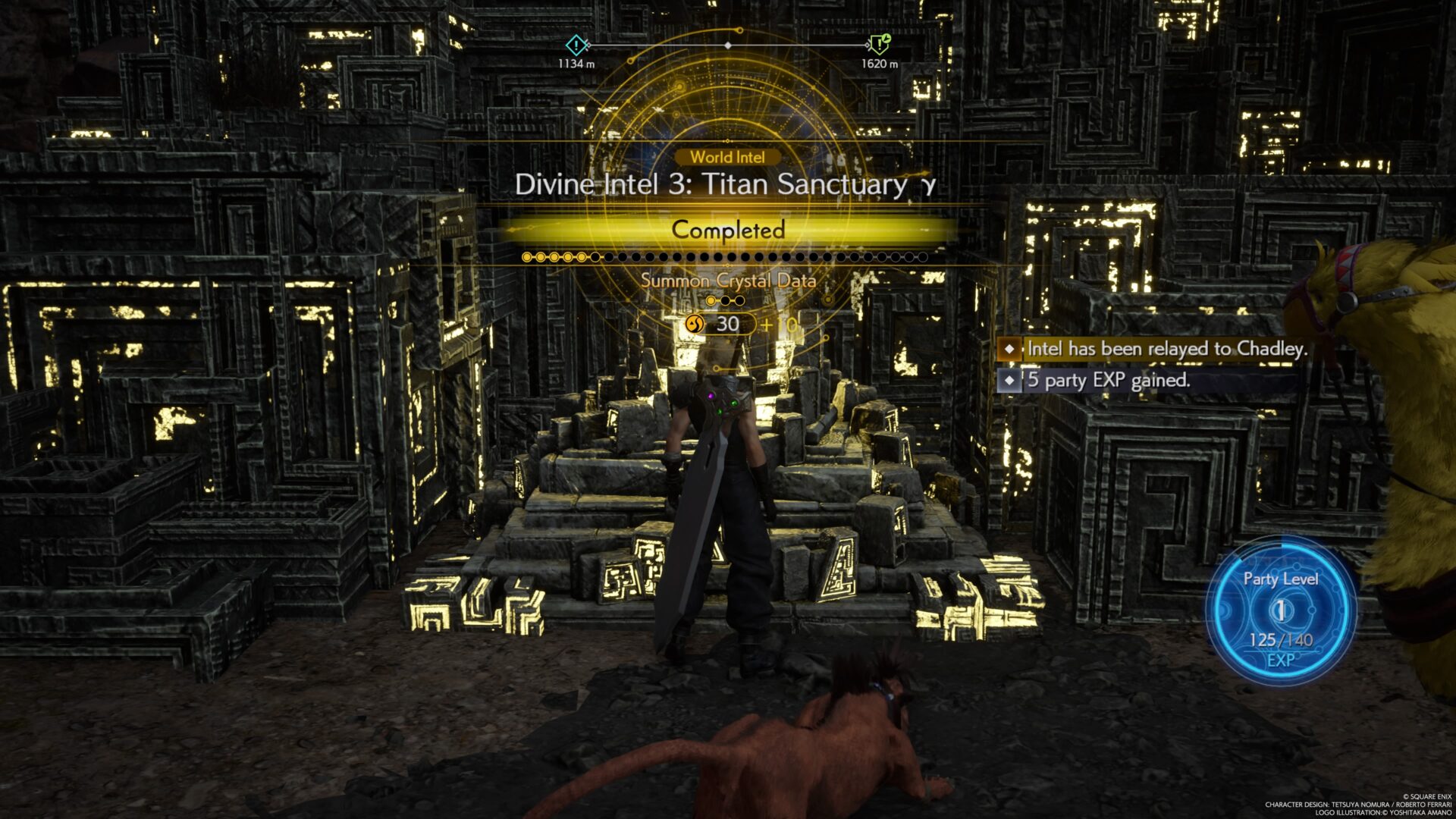
Task: Click the World Intel category label
Action: point(727,157)
